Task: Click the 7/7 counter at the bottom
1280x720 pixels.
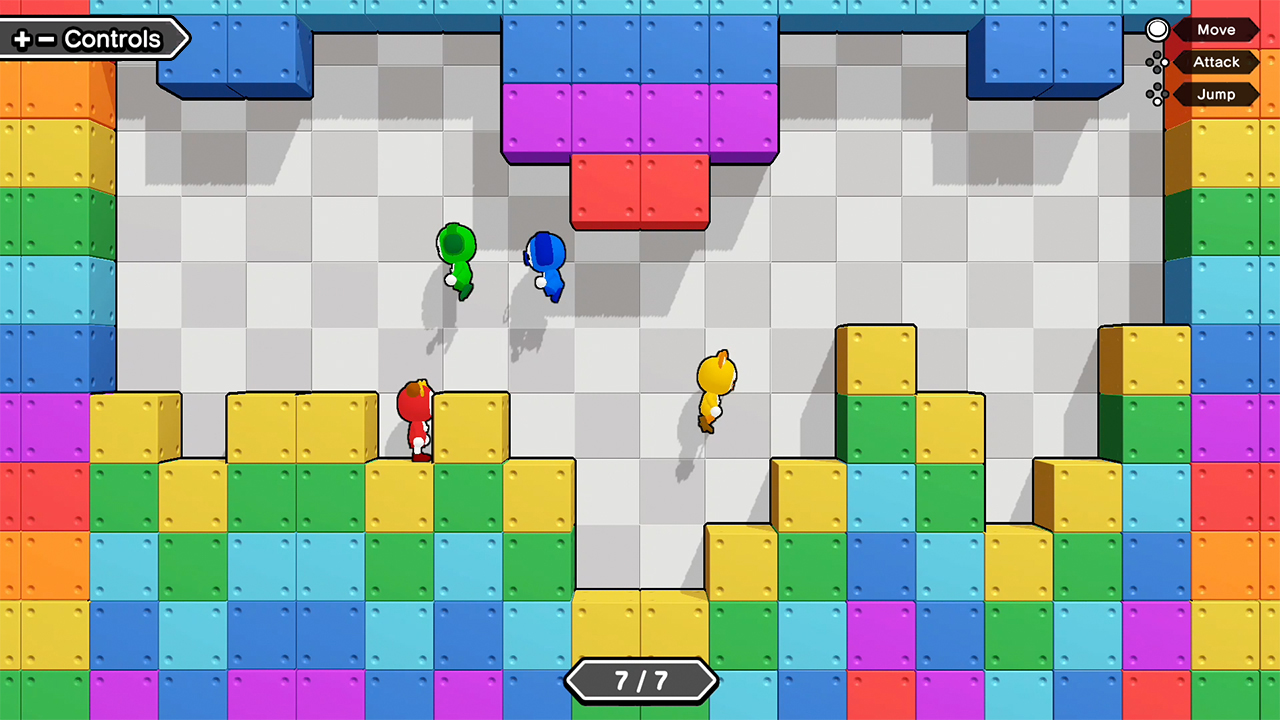Action: [641, 679]
